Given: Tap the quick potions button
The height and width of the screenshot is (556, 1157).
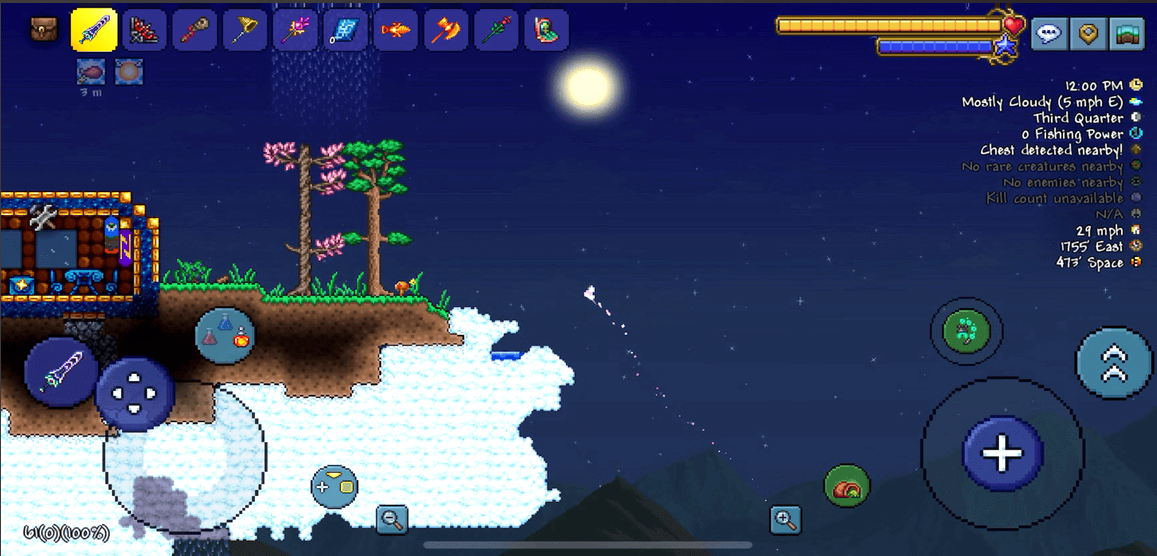Looking at the screenshot, I should click(x=225, y=335).
